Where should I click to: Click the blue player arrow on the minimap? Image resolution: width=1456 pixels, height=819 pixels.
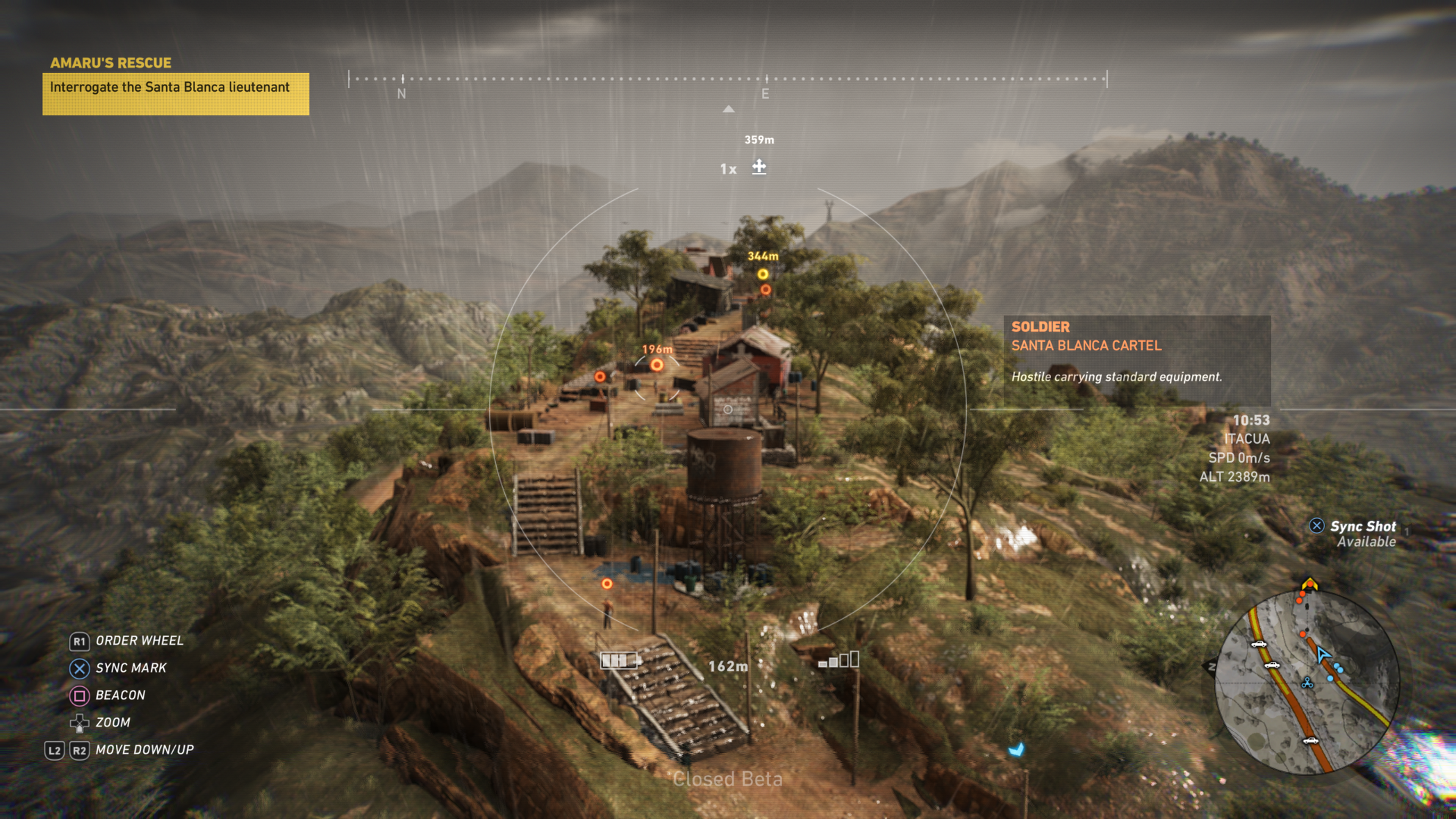tap(1323, 654)
